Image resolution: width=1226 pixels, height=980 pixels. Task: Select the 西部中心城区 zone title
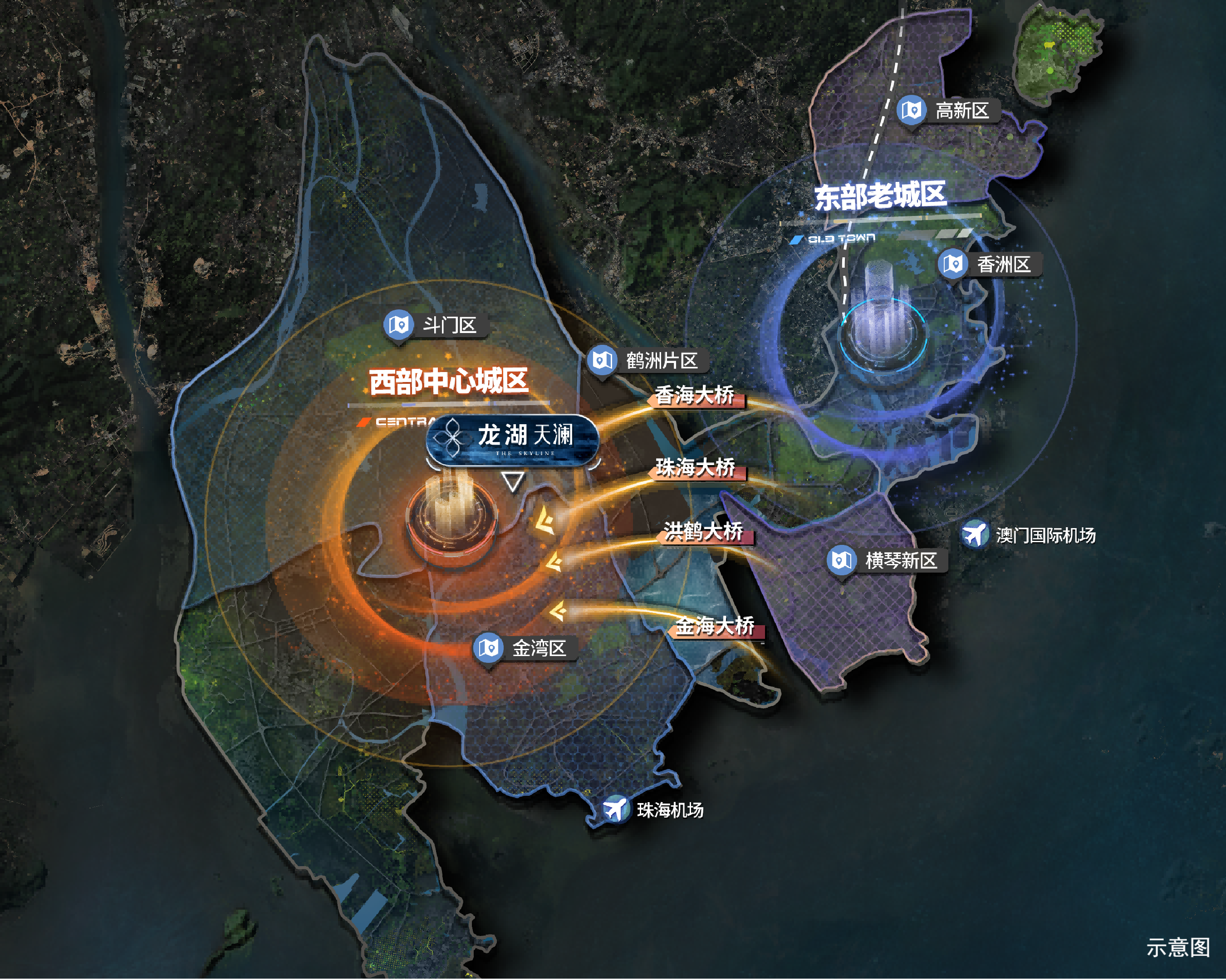449,382
